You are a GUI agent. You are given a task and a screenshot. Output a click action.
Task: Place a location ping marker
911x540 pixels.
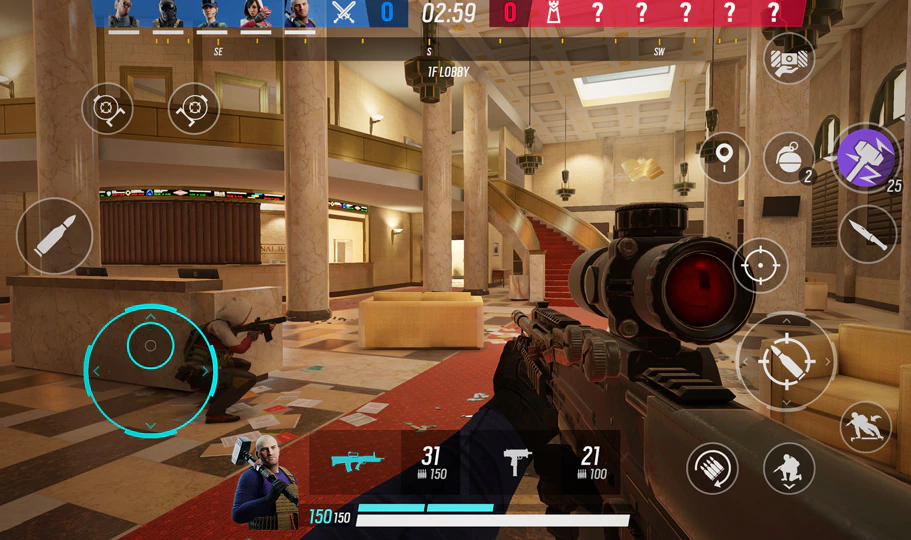click(x=725, y=158)
